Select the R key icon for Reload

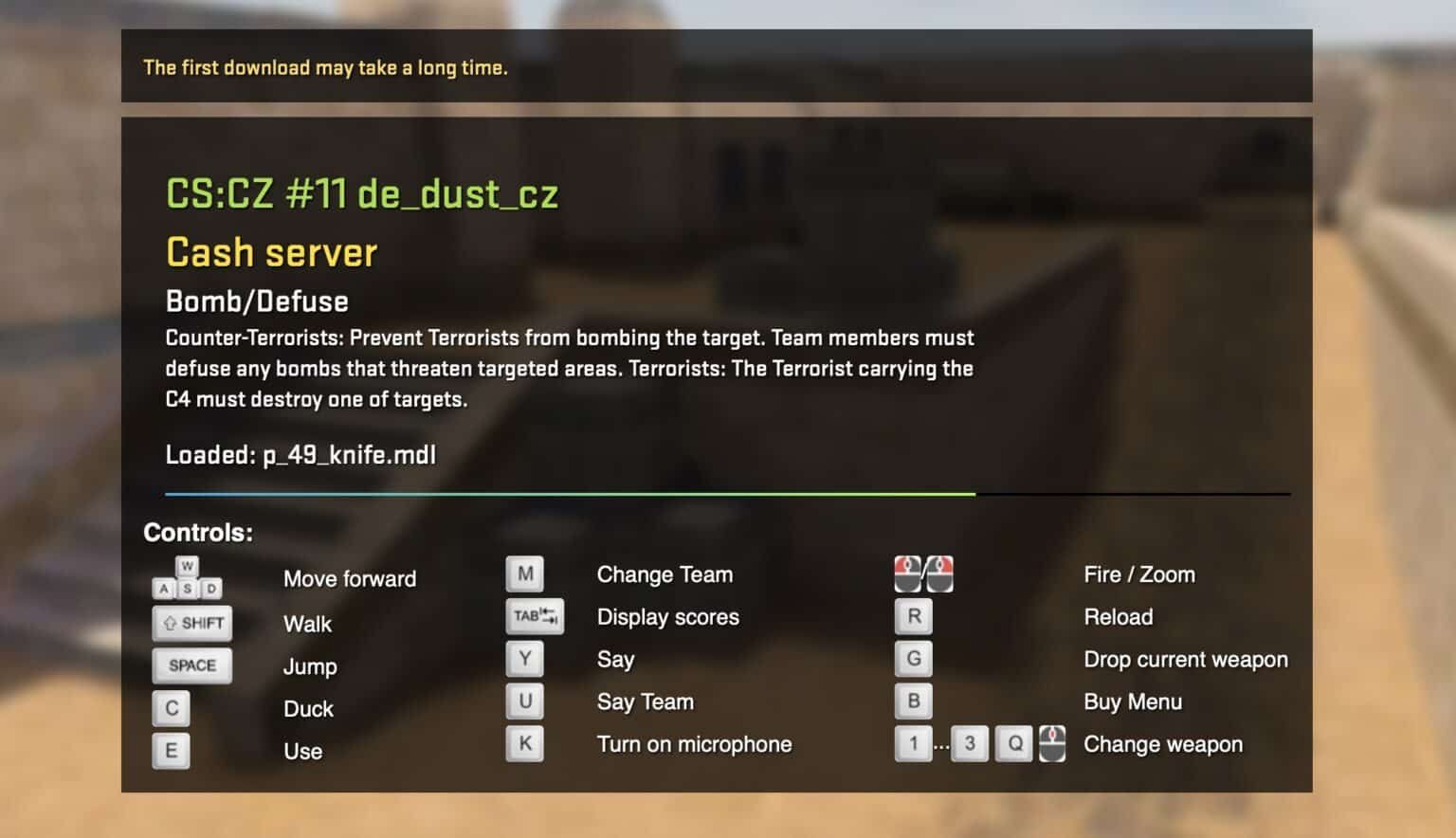tap(914, 615)
